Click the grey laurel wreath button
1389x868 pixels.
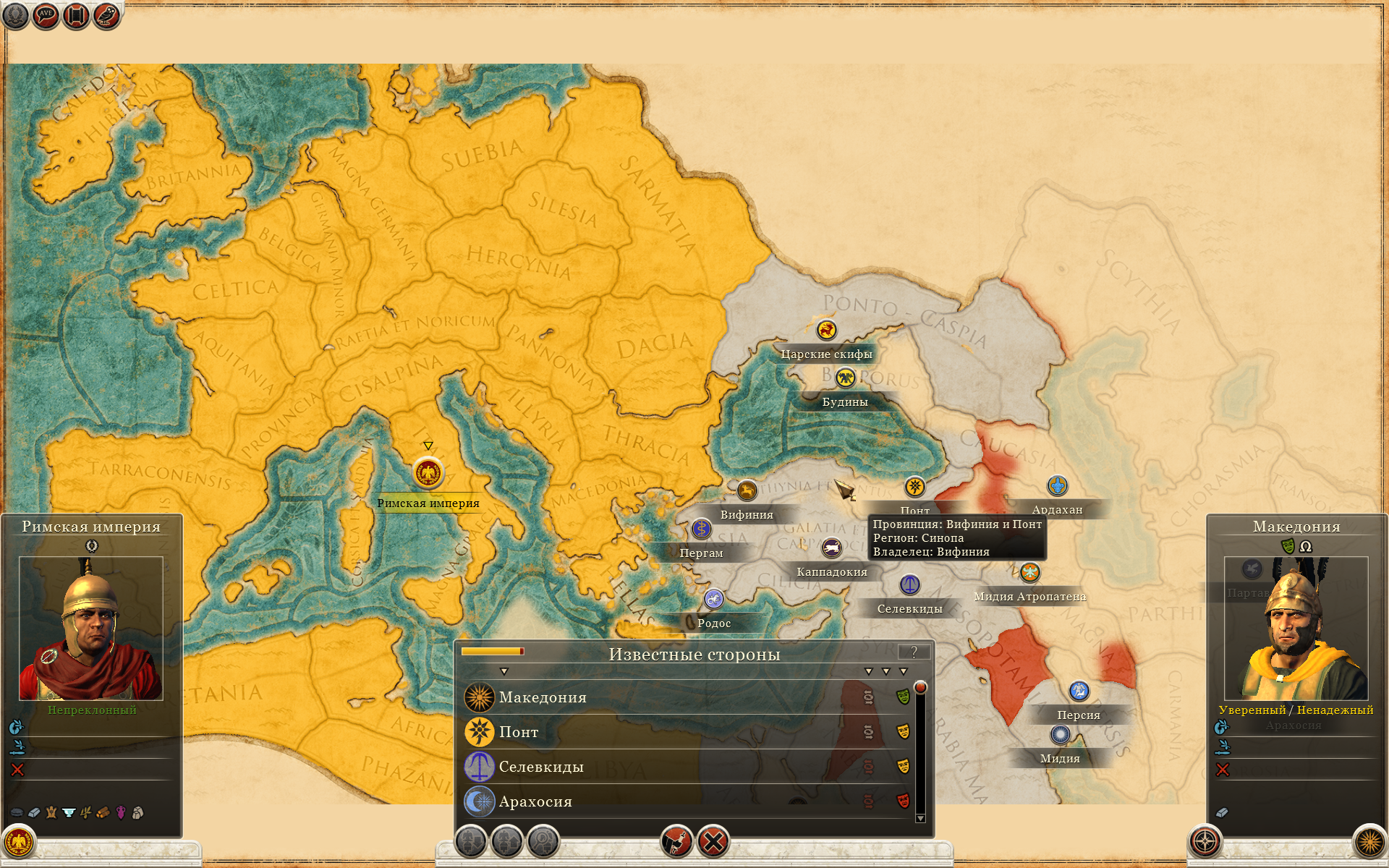(x=15, y=15)
